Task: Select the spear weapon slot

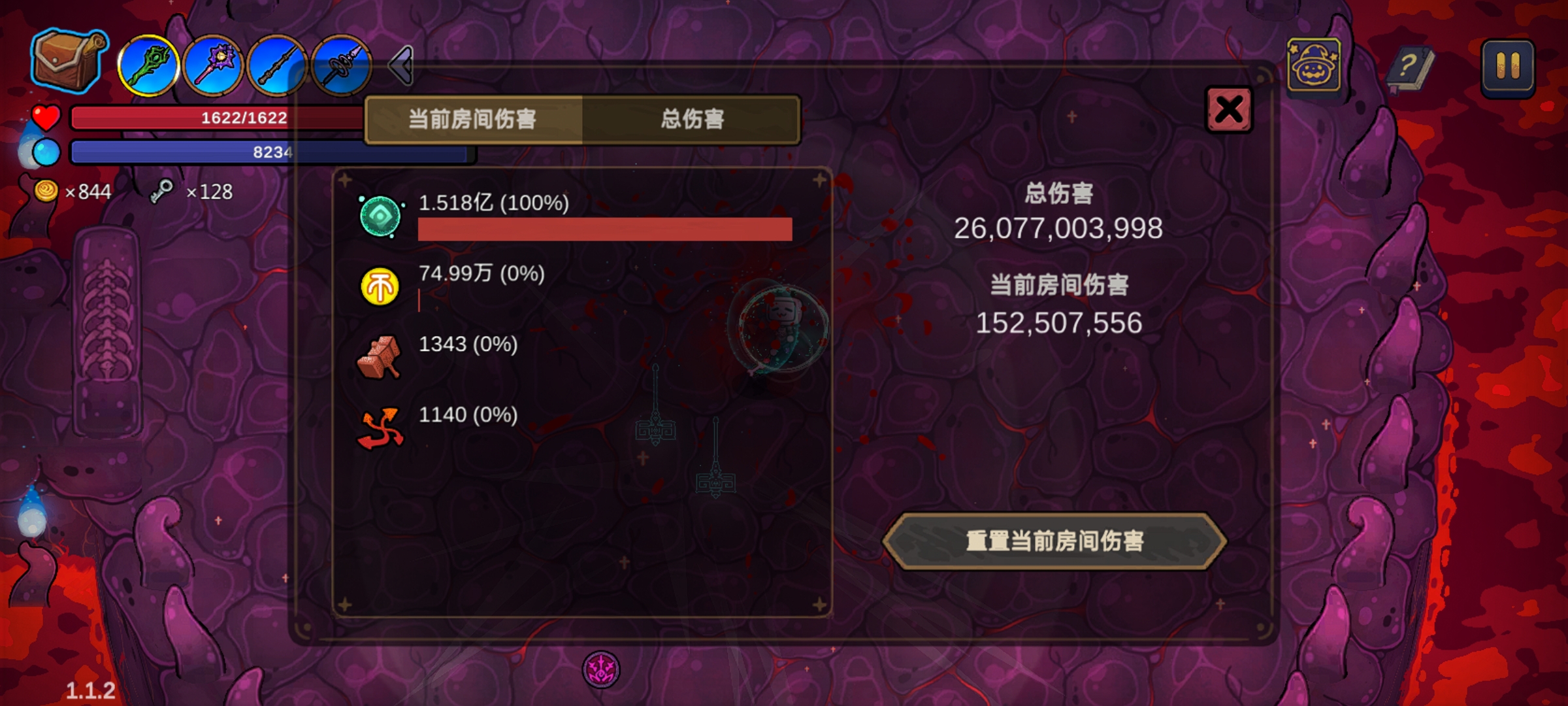Action: 340,65
